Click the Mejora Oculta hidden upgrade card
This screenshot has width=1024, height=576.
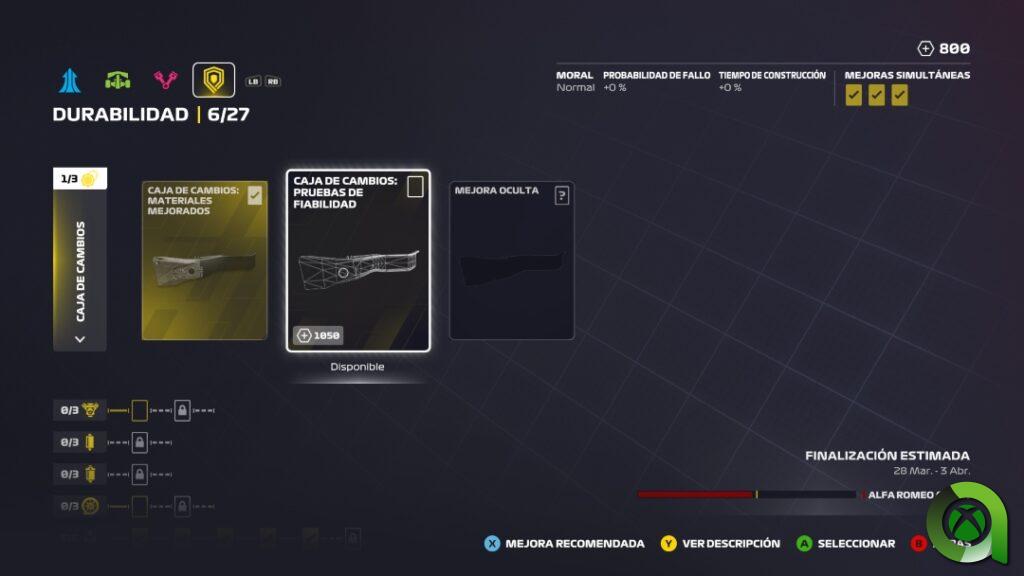(511, 260)
